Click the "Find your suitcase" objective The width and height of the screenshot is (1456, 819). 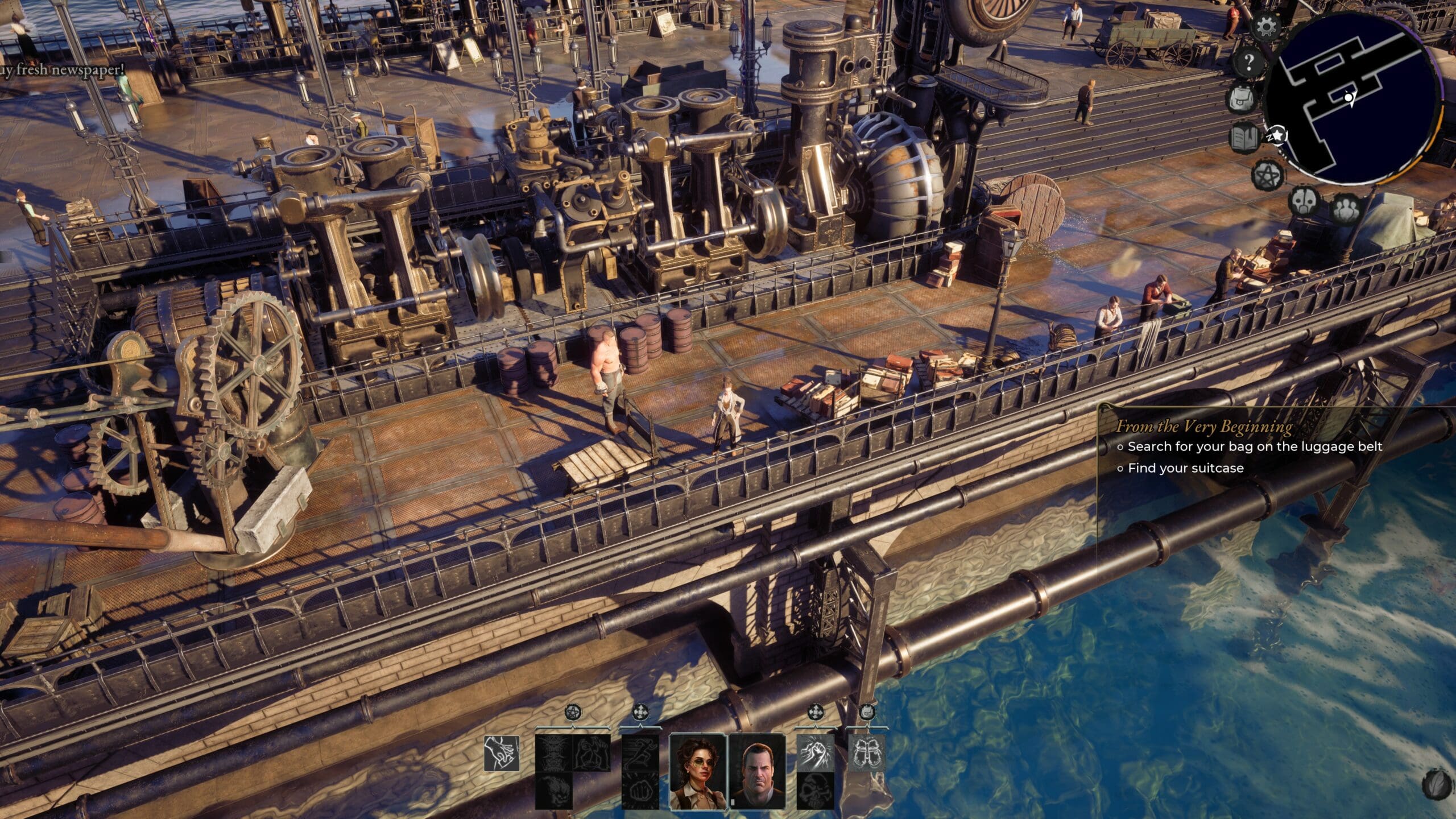[x=1185, y=468]
